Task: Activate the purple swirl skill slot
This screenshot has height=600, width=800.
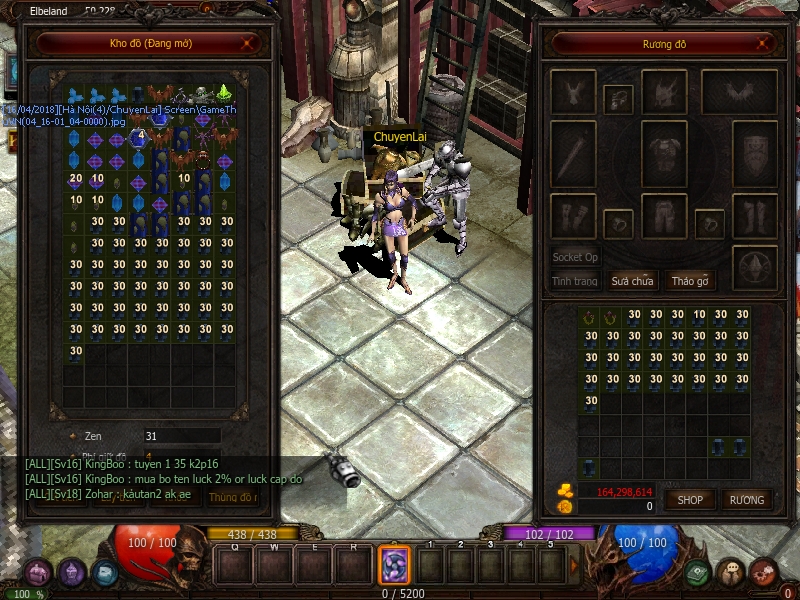Action: [x=394, y=565]
